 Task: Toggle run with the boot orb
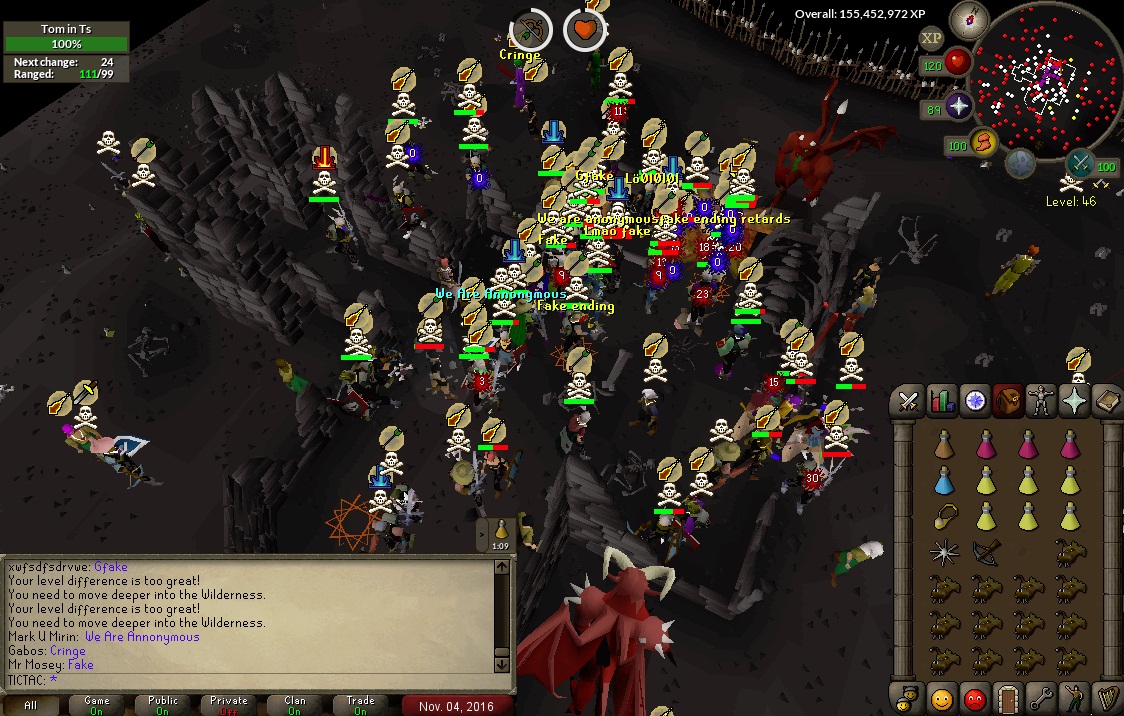pos(985,145)
